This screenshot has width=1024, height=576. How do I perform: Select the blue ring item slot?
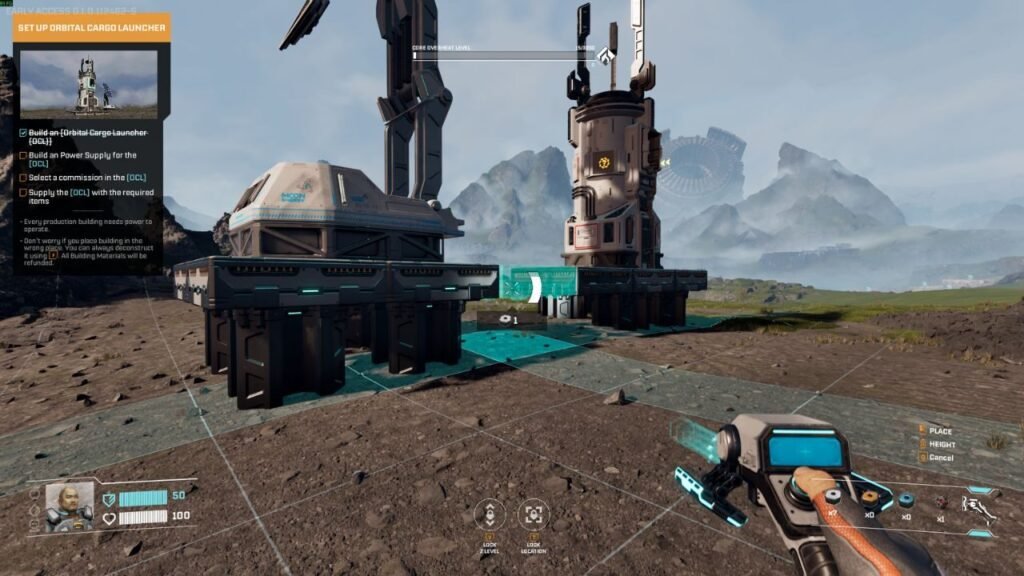905,500
